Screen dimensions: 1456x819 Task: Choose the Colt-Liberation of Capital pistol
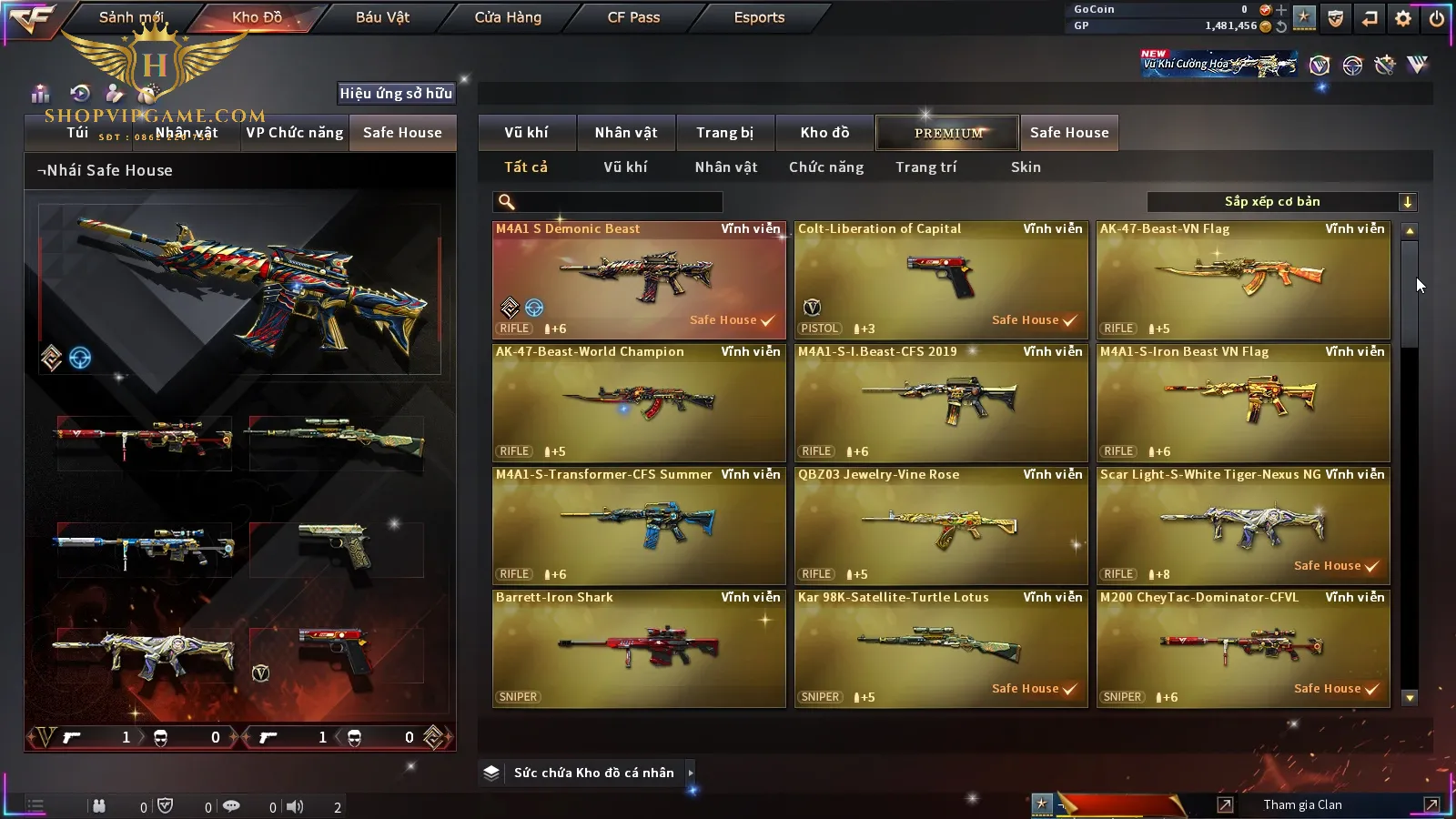pyautogui.click(x=941, y=280)
